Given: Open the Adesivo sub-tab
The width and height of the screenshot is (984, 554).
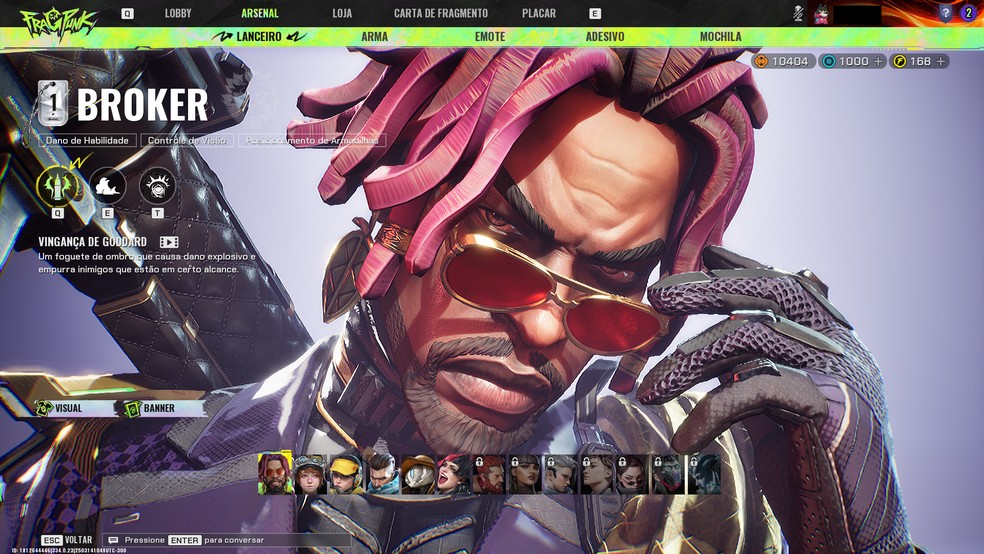Looking at the screenshot, I should point(605,37).
